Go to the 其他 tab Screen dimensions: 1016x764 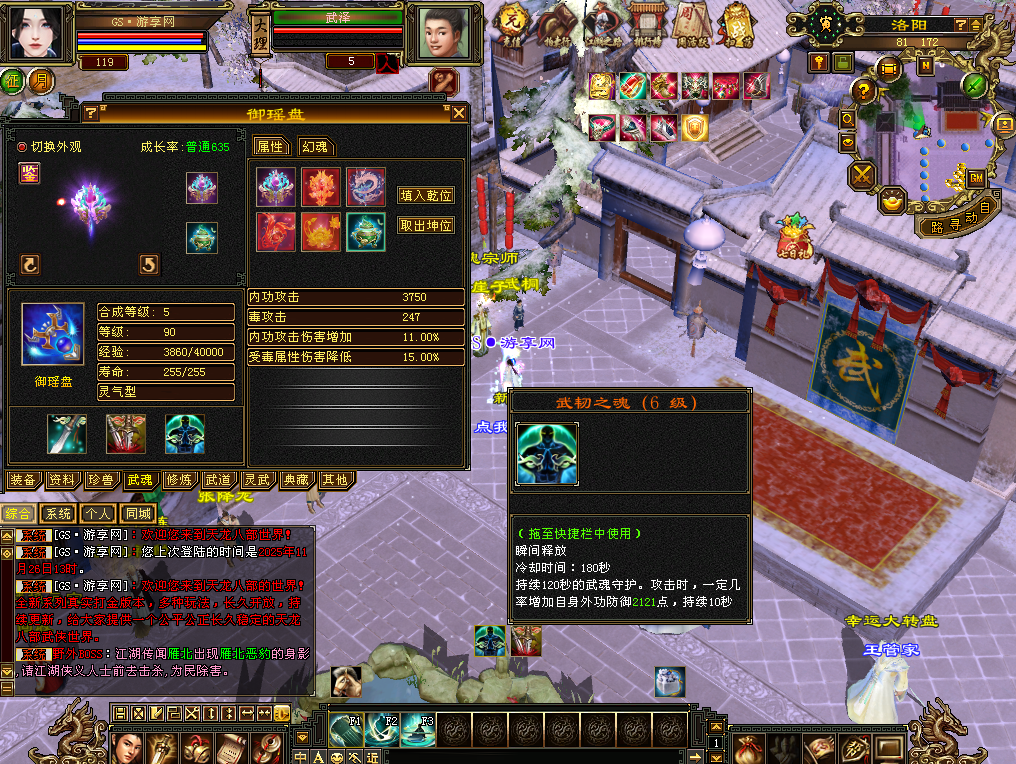(x=334, y=480)
